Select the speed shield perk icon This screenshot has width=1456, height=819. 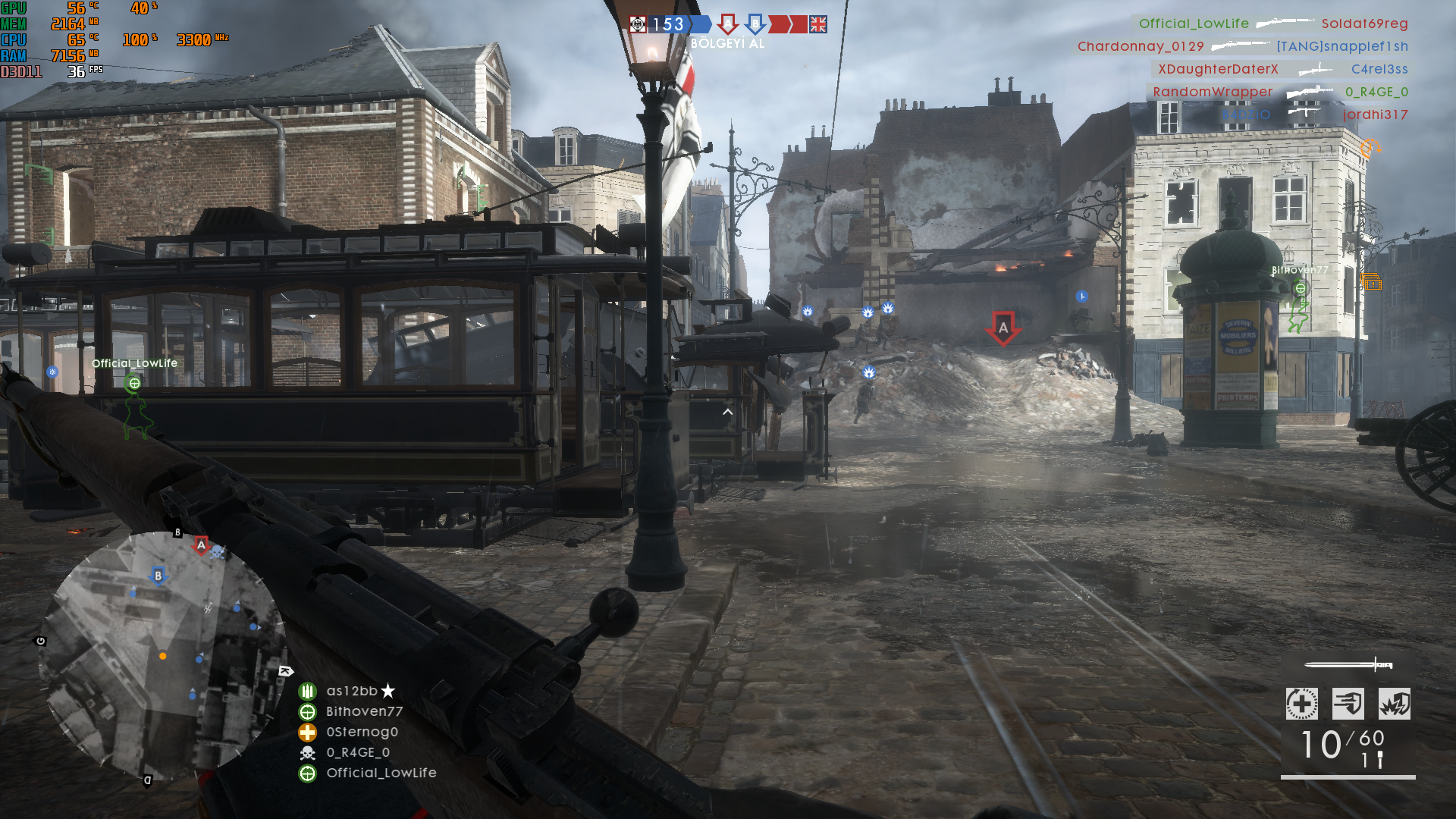pyautogui.click(x=1348, y=704)
